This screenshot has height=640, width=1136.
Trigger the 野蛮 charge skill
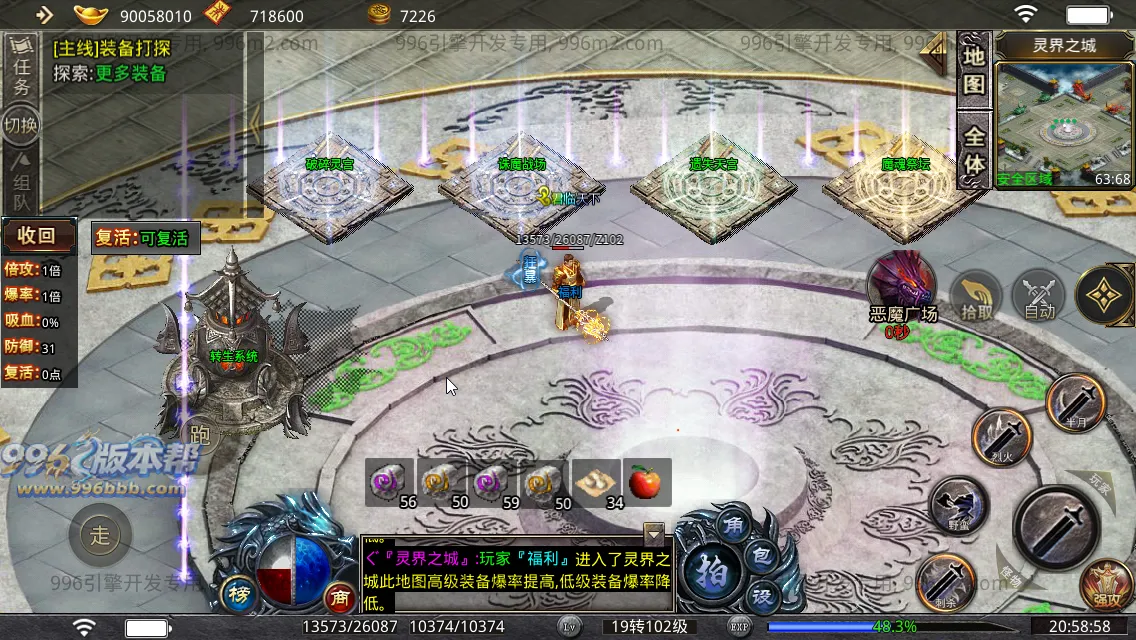(x=958, y=505)
